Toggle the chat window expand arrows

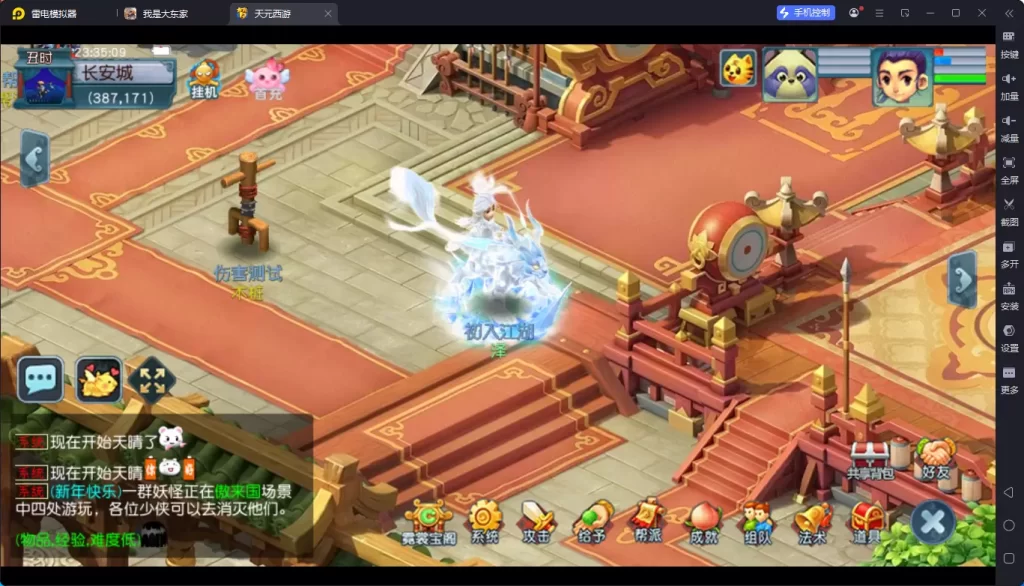click(x=152, y=380)
